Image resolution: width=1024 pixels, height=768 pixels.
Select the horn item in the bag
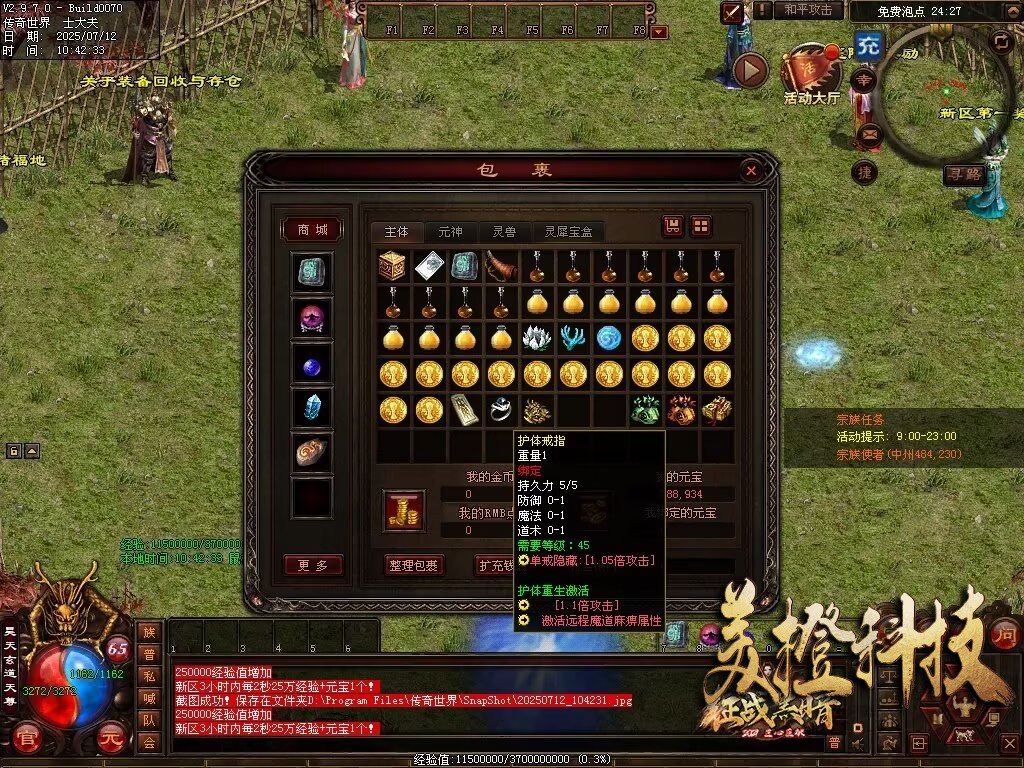tap(500, 266)
